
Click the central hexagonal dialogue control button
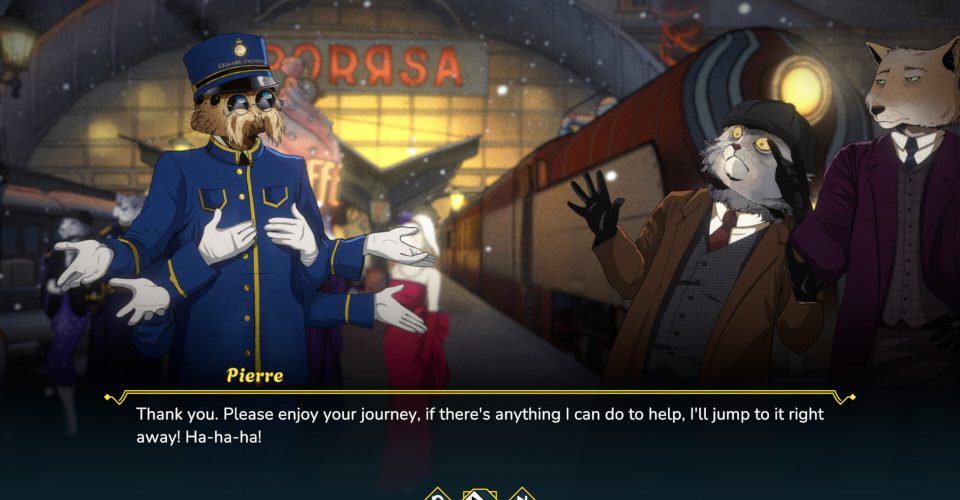(x=480, y=494)
